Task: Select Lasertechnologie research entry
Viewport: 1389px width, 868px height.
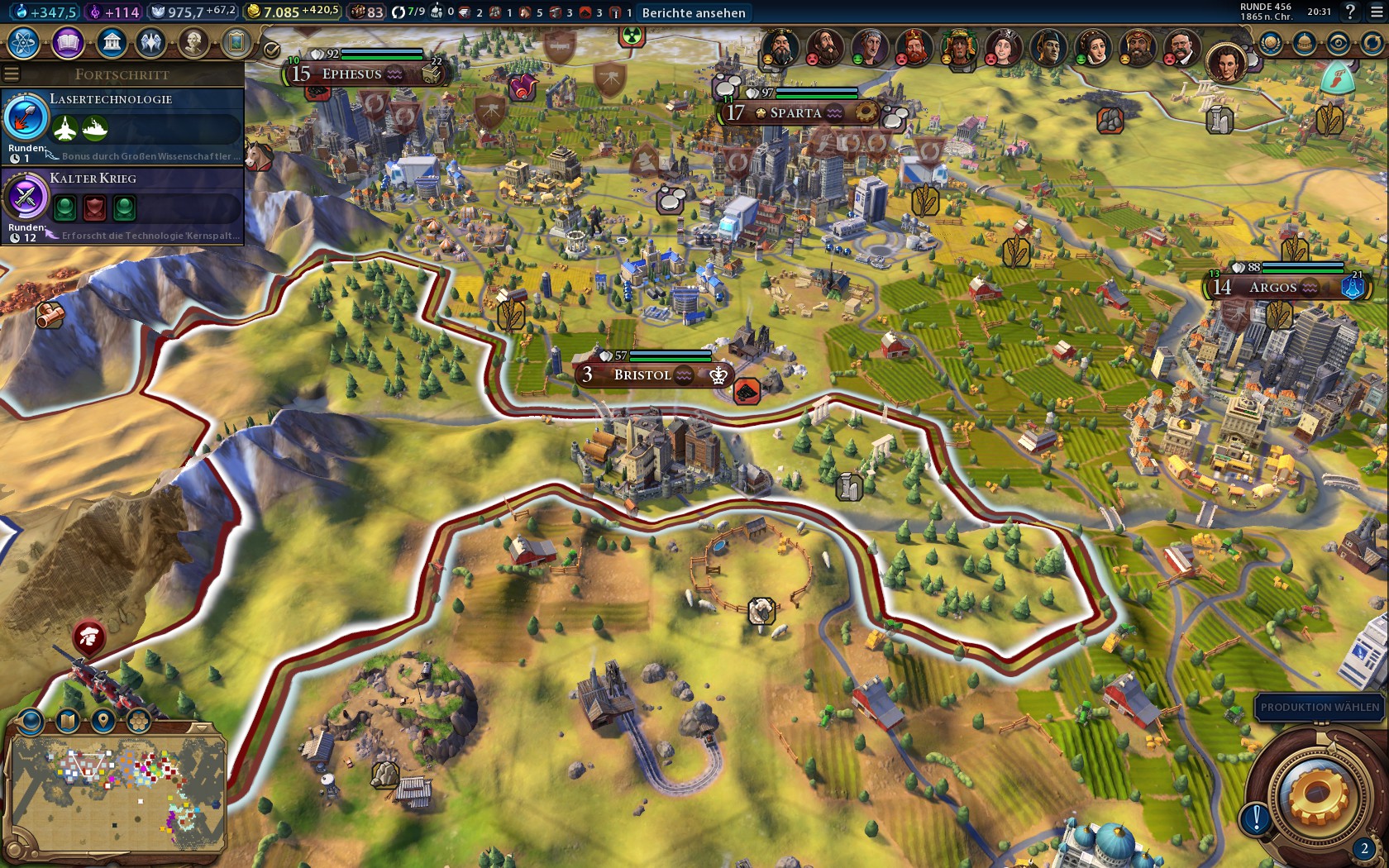Action: pos(122,125)
